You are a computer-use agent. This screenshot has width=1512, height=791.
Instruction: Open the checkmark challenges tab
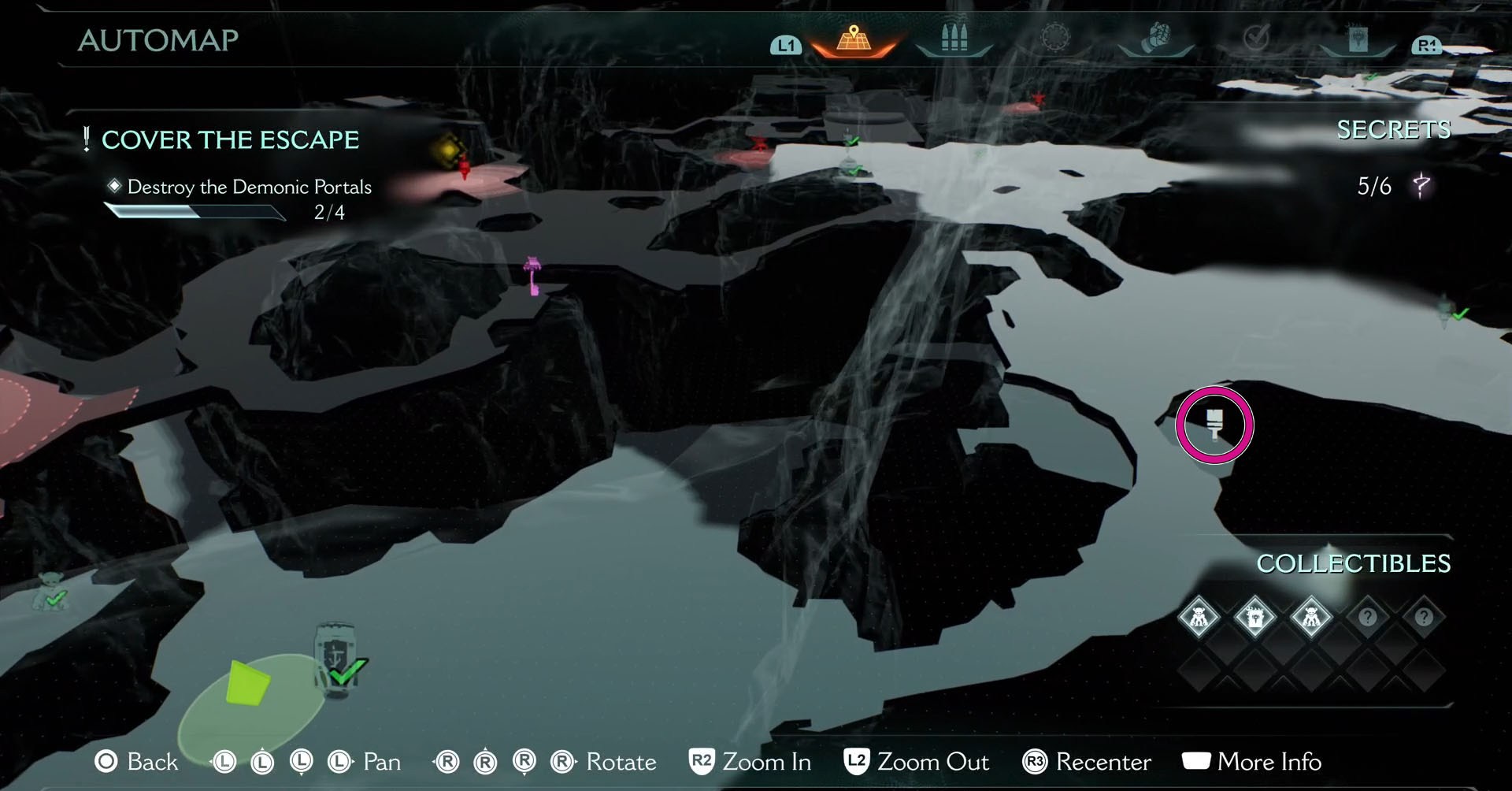pyautogui.click(x=1256, y=37)
